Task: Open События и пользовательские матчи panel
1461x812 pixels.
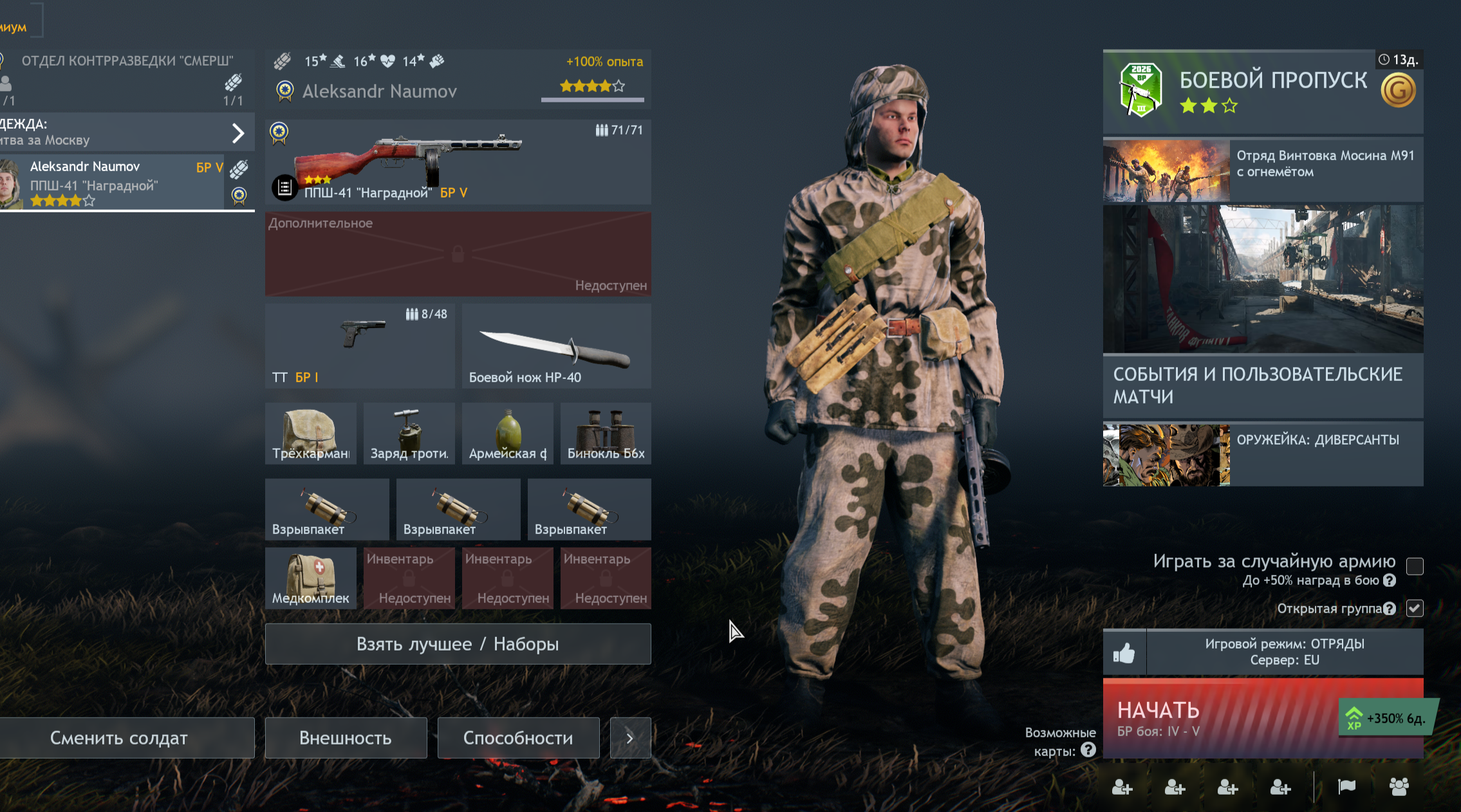Action: (x=1263, y=385)
